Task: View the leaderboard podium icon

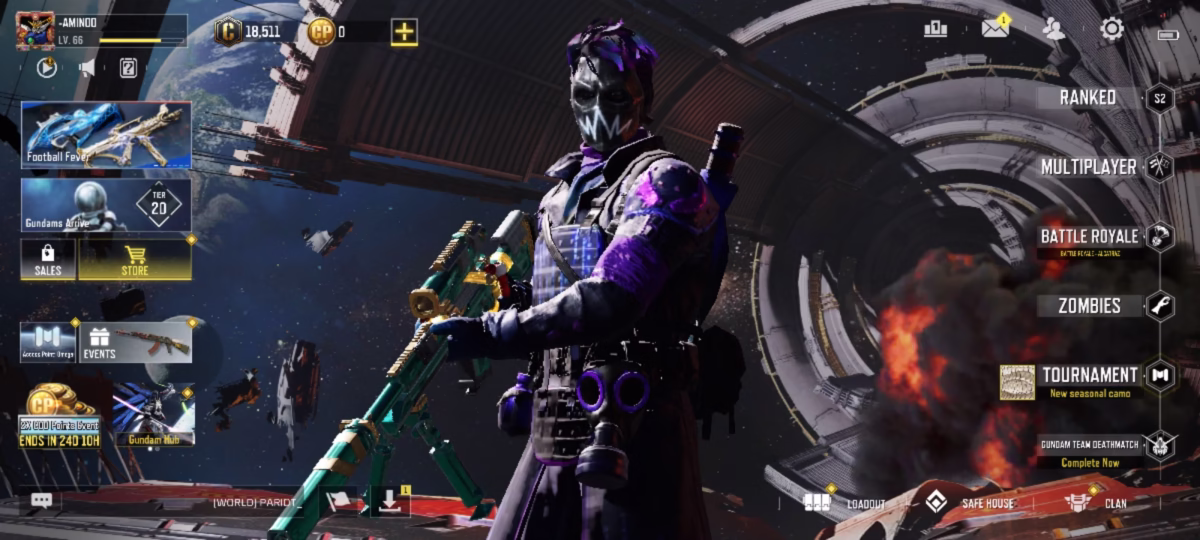Action: [935, 29]
